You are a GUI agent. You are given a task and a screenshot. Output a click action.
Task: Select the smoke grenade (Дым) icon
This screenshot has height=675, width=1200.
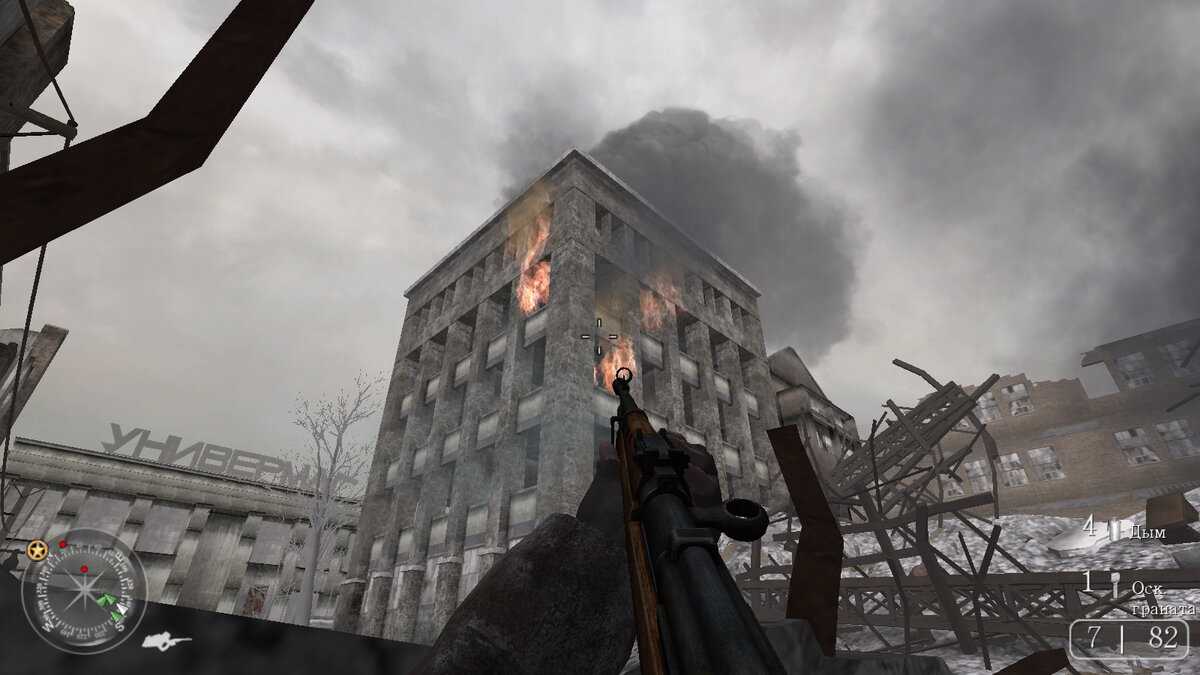point(1115,530)
